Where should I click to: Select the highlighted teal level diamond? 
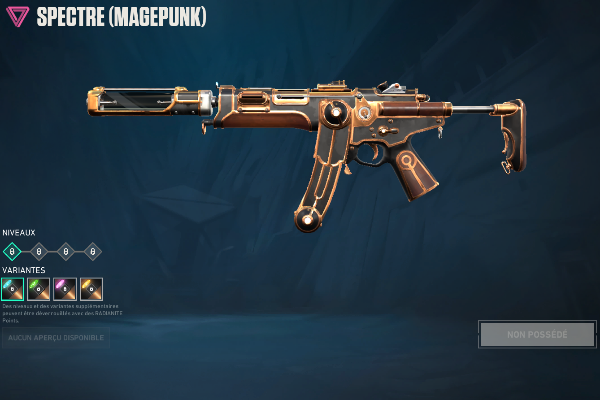click(12, 251)
